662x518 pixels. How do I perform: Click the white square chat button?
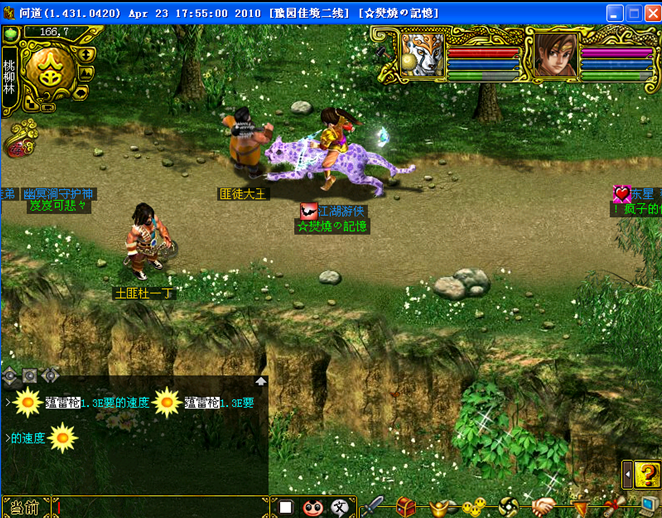pos(285,508)
